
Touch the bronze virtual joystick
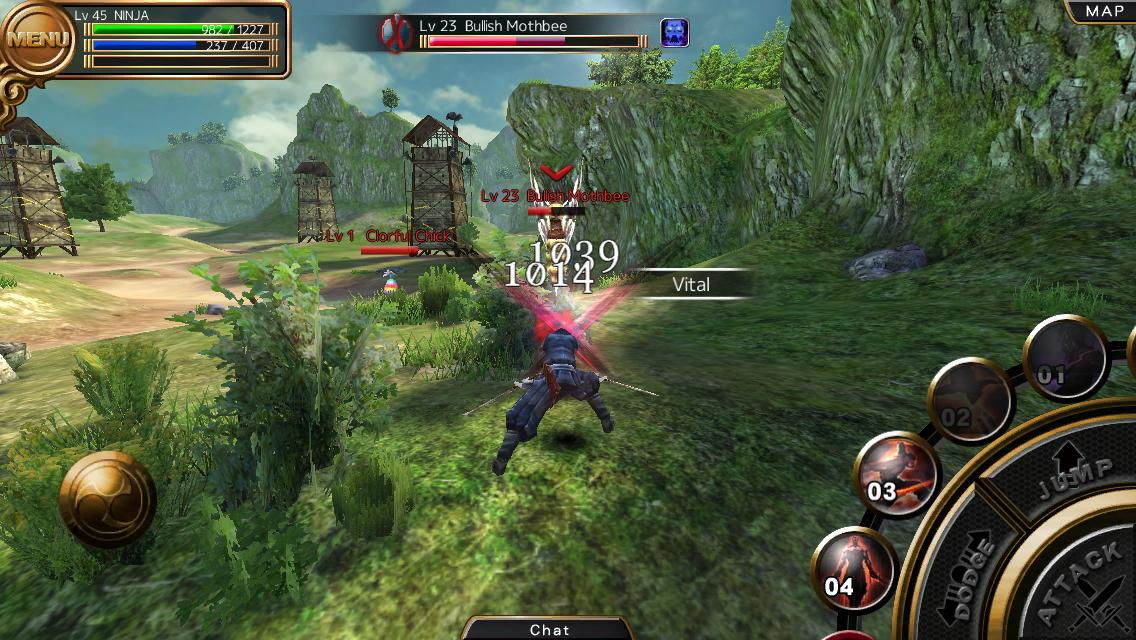107,498
